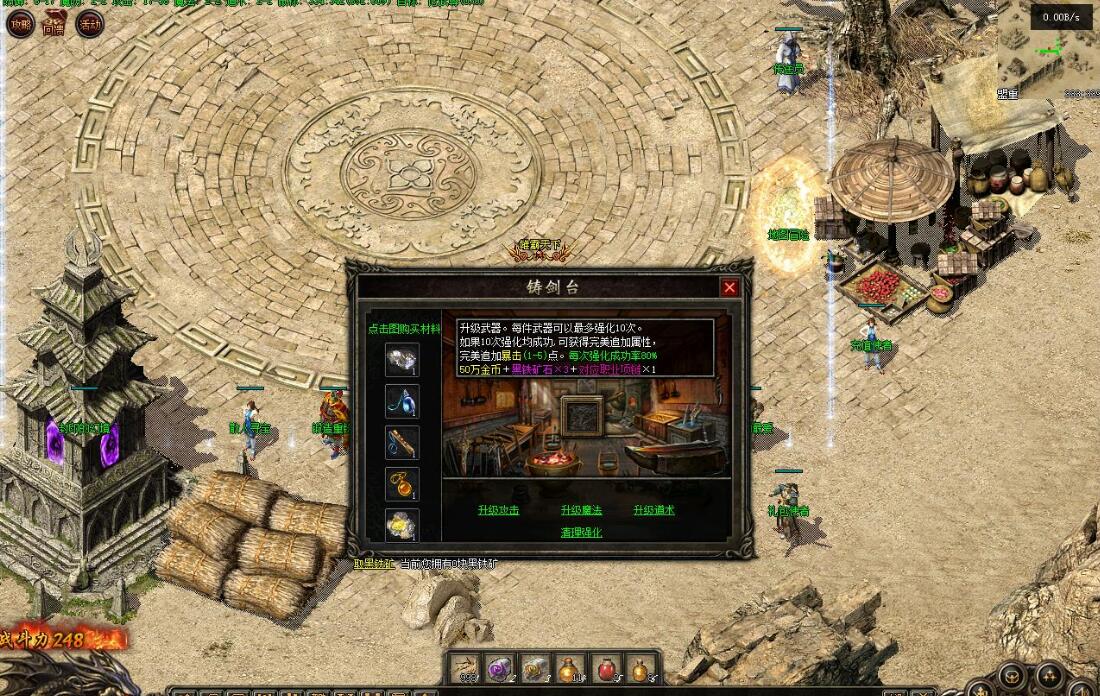Image resolution: width=1100 pixels, height=696 pixels.
Task: Pick the 升级道术 upgrade option
Action: [654, 510]
